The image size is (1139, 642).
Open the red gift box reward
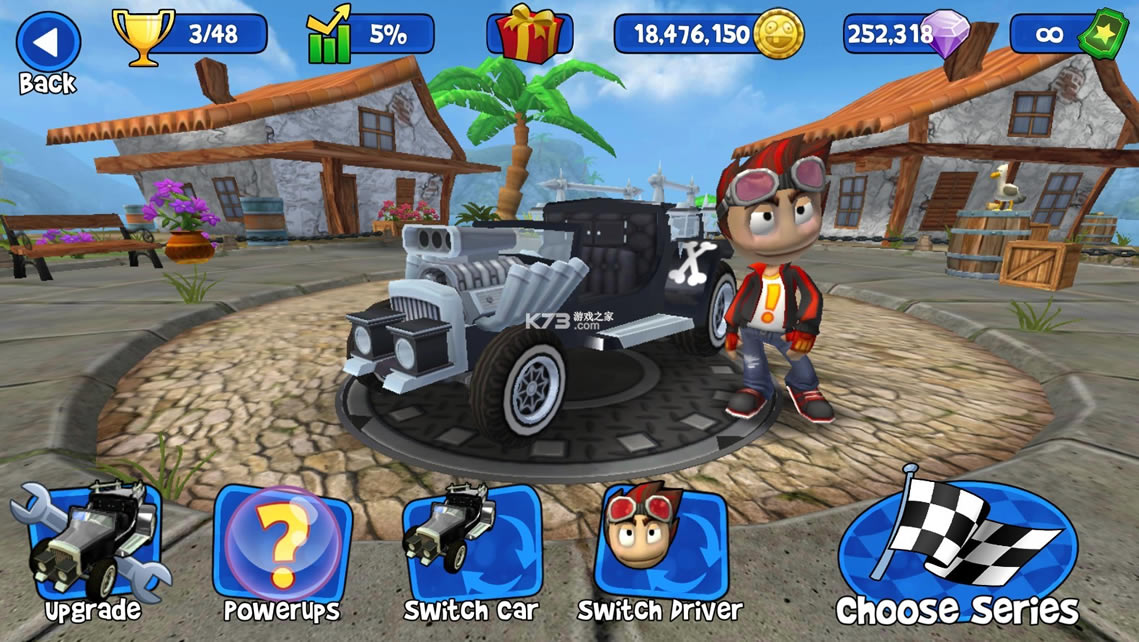[529, 34]
